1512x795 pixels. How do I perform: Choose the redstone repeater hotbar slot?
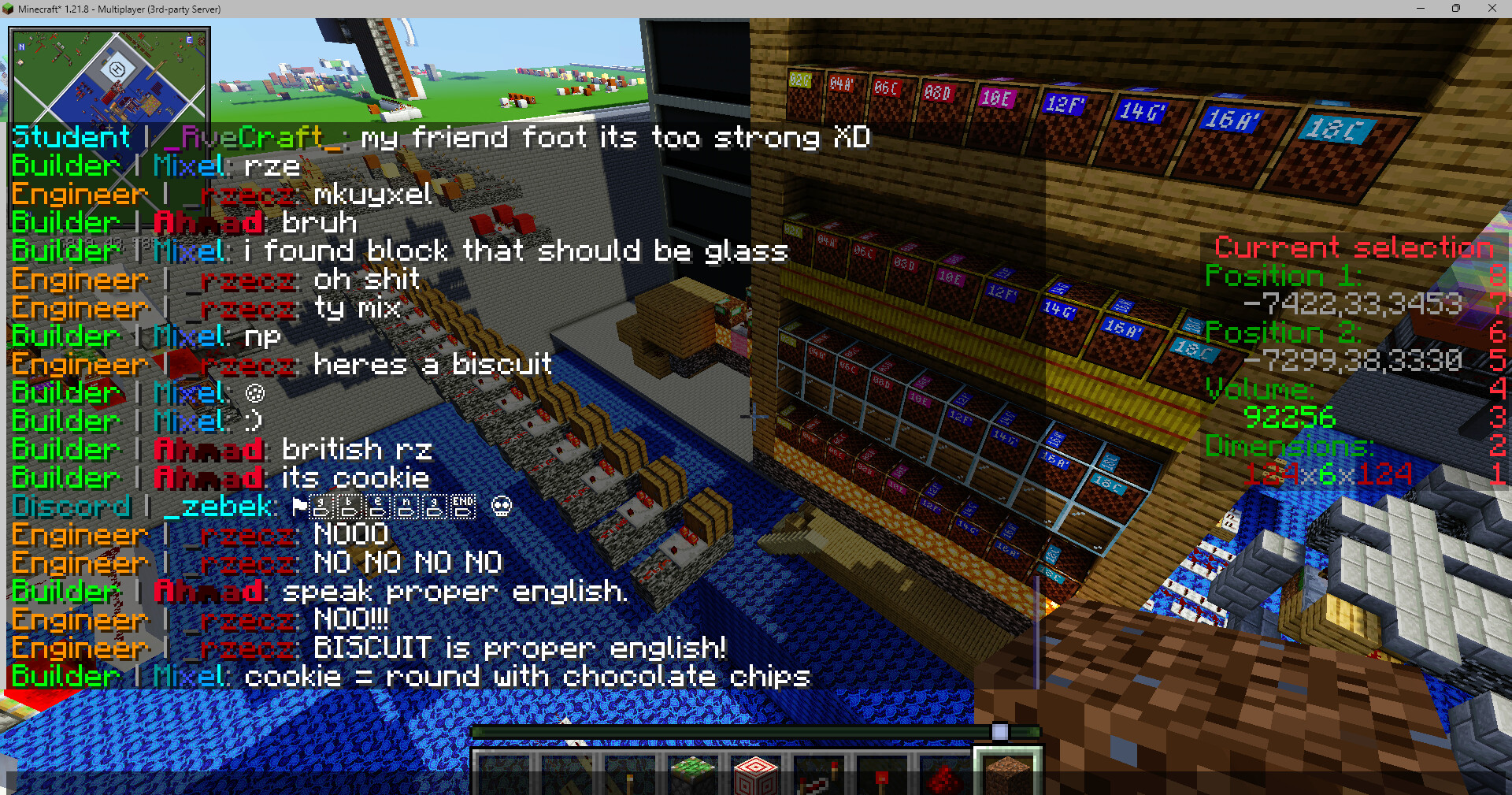[818, 776]
